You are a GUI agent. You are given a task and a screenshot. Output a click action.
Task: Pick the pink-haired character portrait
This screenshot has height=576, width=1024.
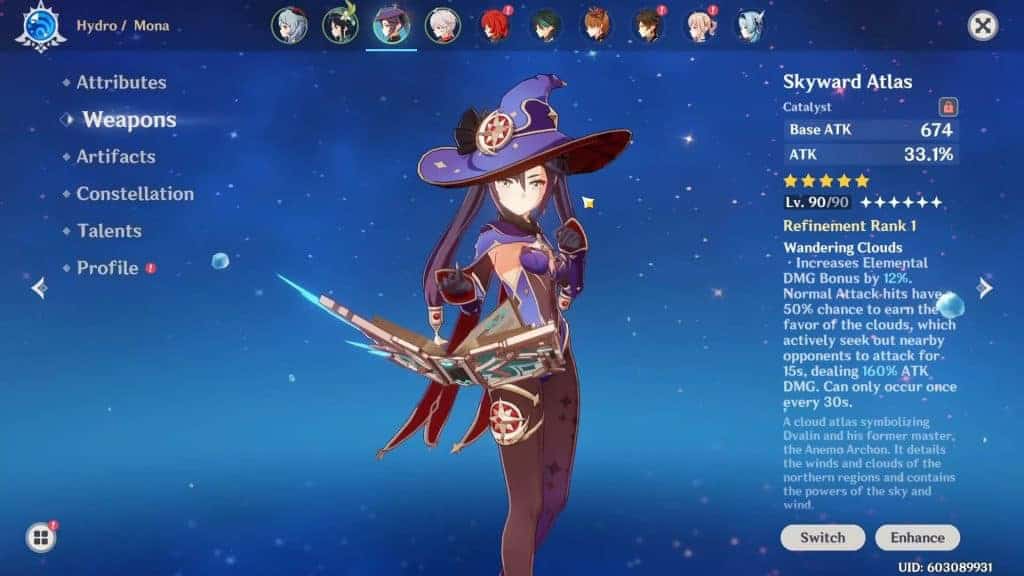(x=701, y=26)
